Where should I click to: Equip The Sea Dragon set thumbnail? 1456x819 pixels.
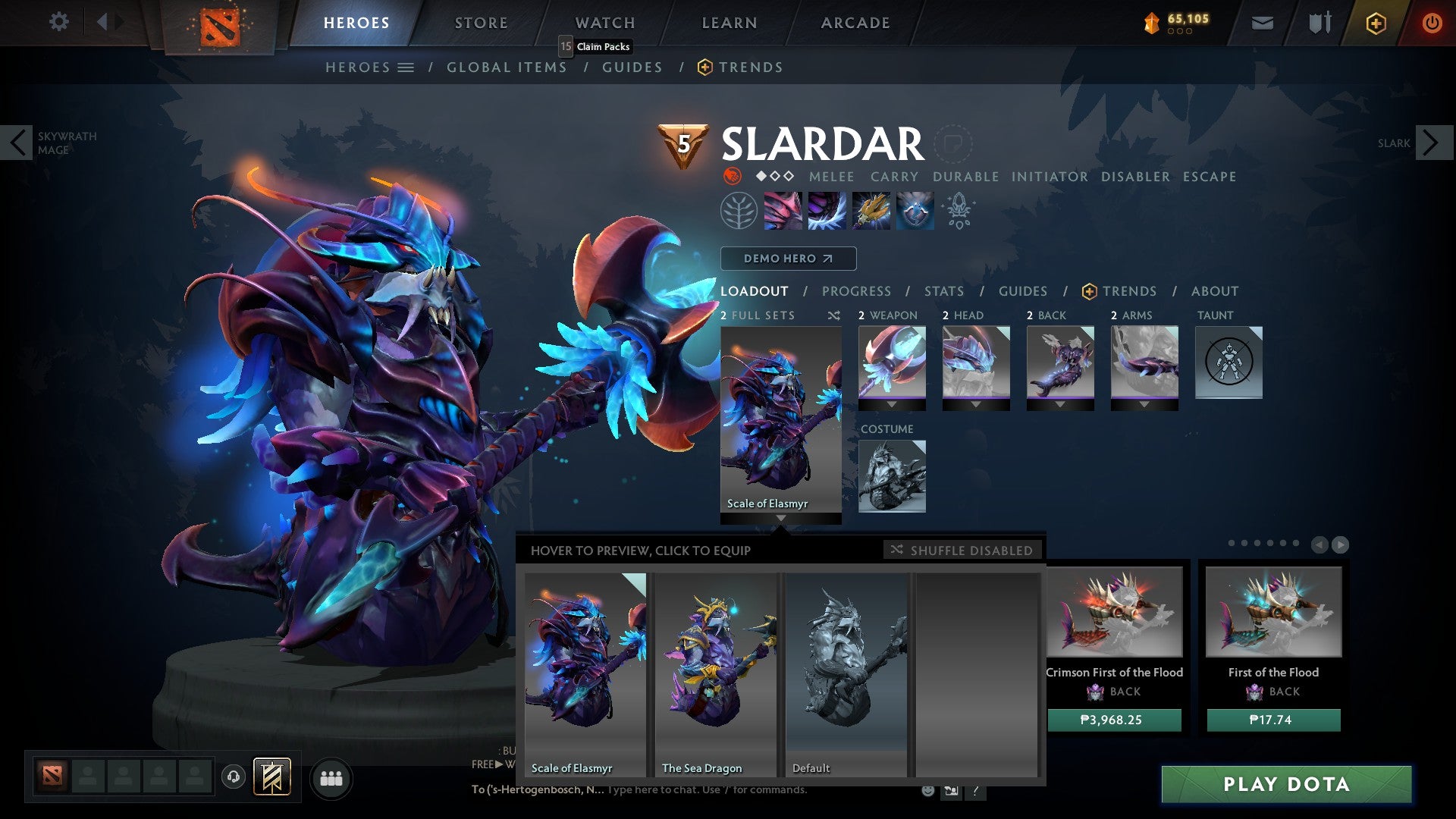(716, 667)
